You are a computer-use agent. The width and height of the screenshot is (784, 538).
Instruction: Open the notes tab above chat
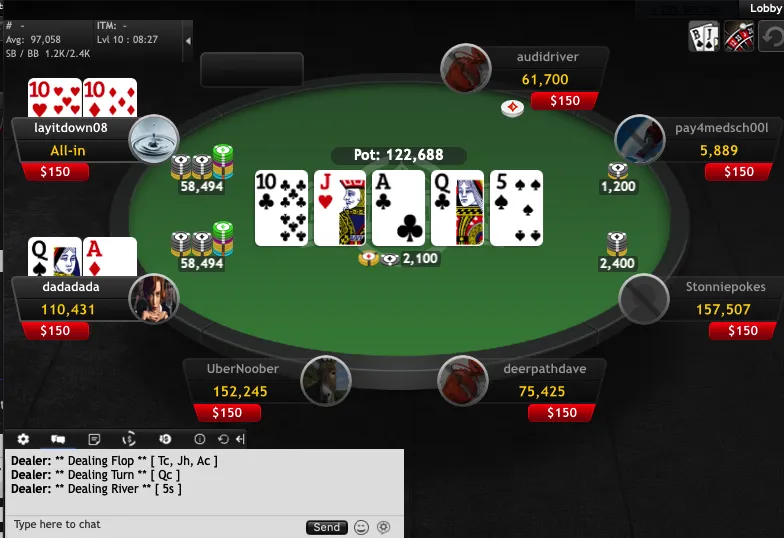[x=94, y=439]
